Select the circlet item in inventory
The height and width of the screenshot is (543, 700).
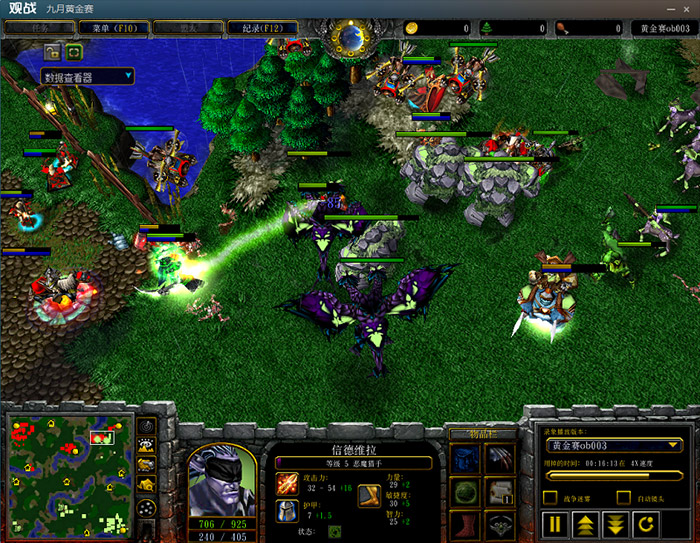[500, 525]
